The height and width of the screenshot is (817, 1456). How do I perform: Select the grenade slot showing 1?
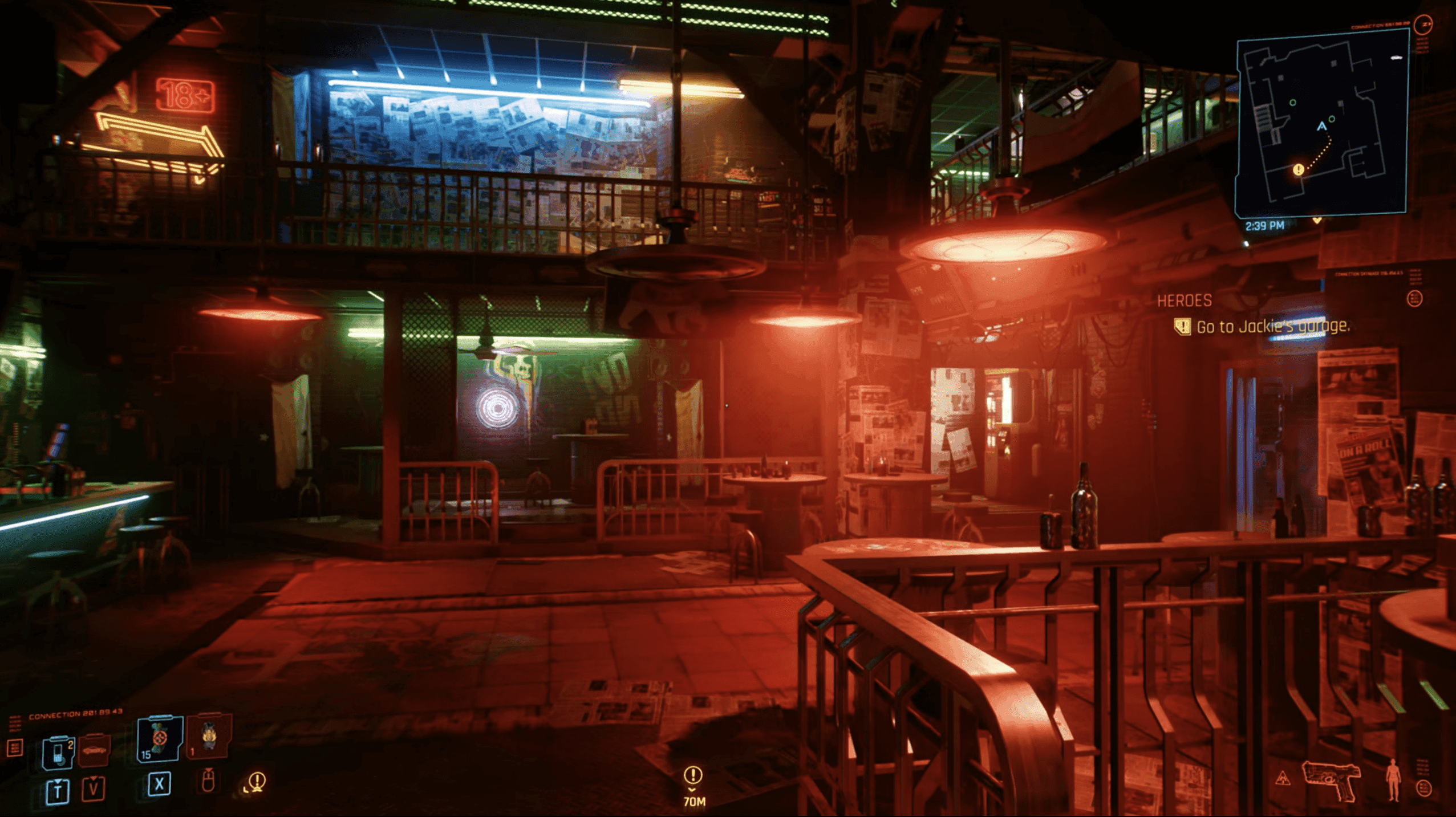[209, 737]
